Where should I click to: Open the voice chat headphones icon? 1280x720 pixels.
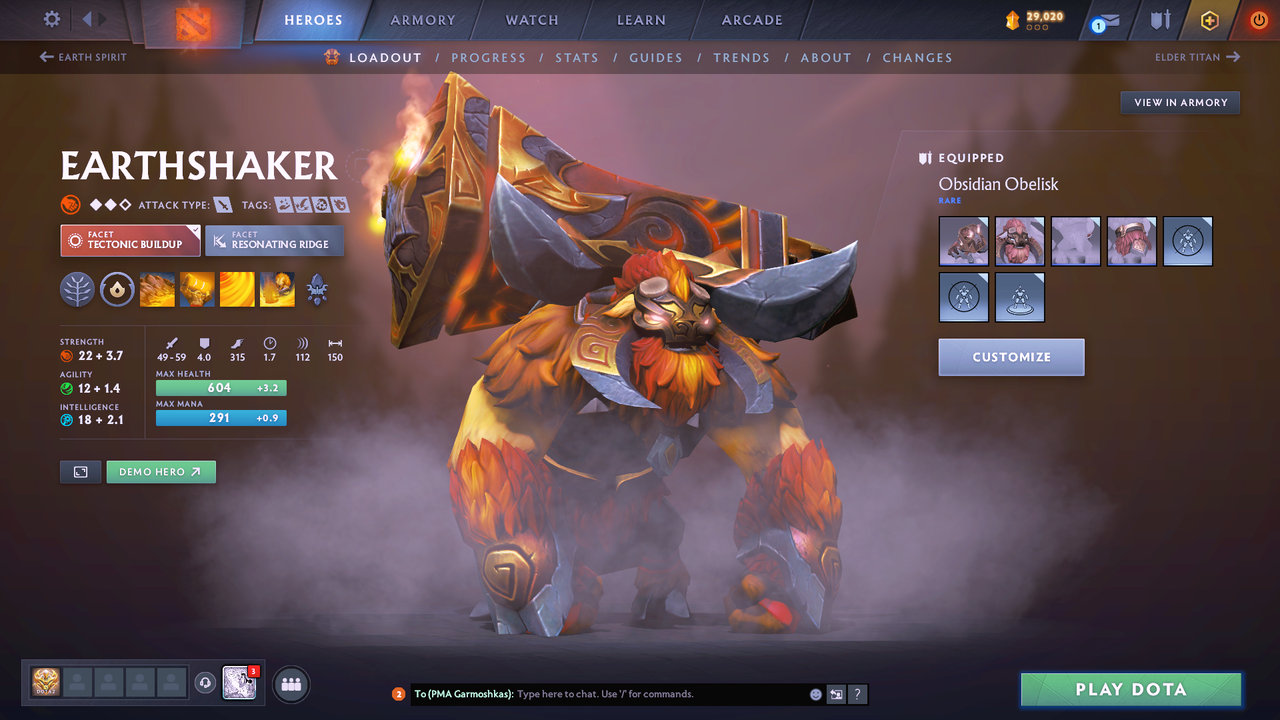(x=207, y=683)
